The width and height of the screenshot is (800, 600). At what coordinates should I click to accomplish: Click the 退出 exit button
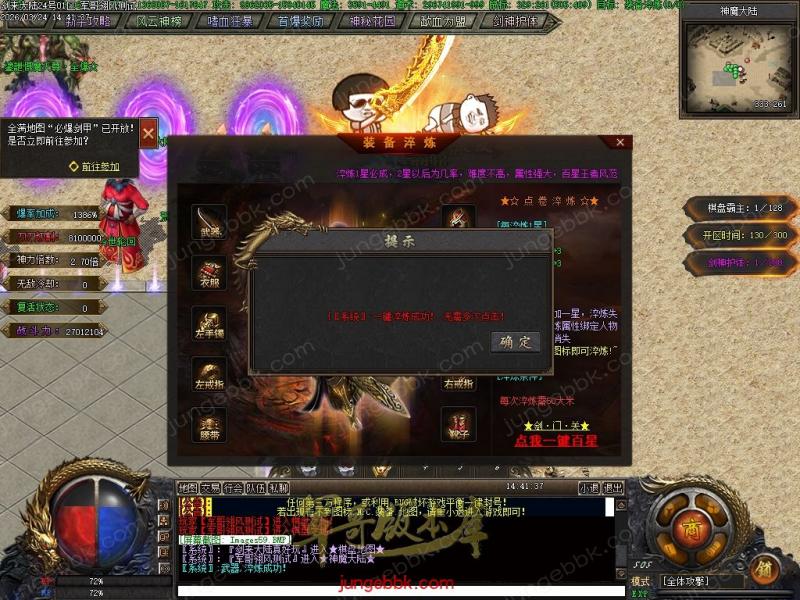point(614,487)
